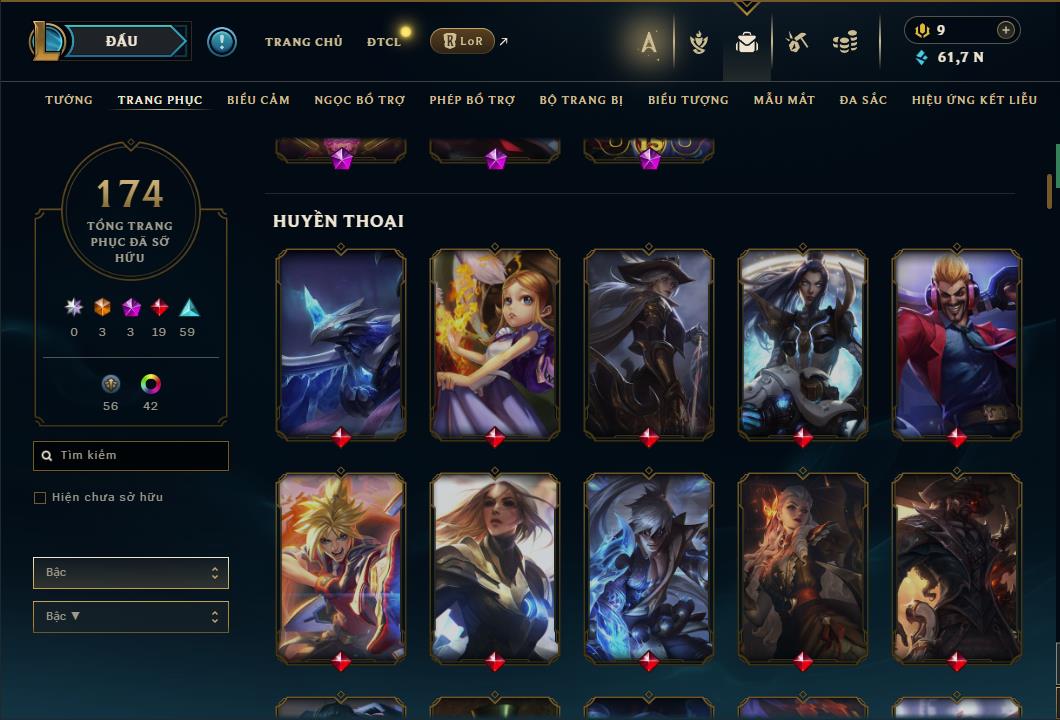Open the NGỌC BỔ TRỢ tab
Image resolution: width=1060 pixels, height=720 pixels.
pos(359,100)
